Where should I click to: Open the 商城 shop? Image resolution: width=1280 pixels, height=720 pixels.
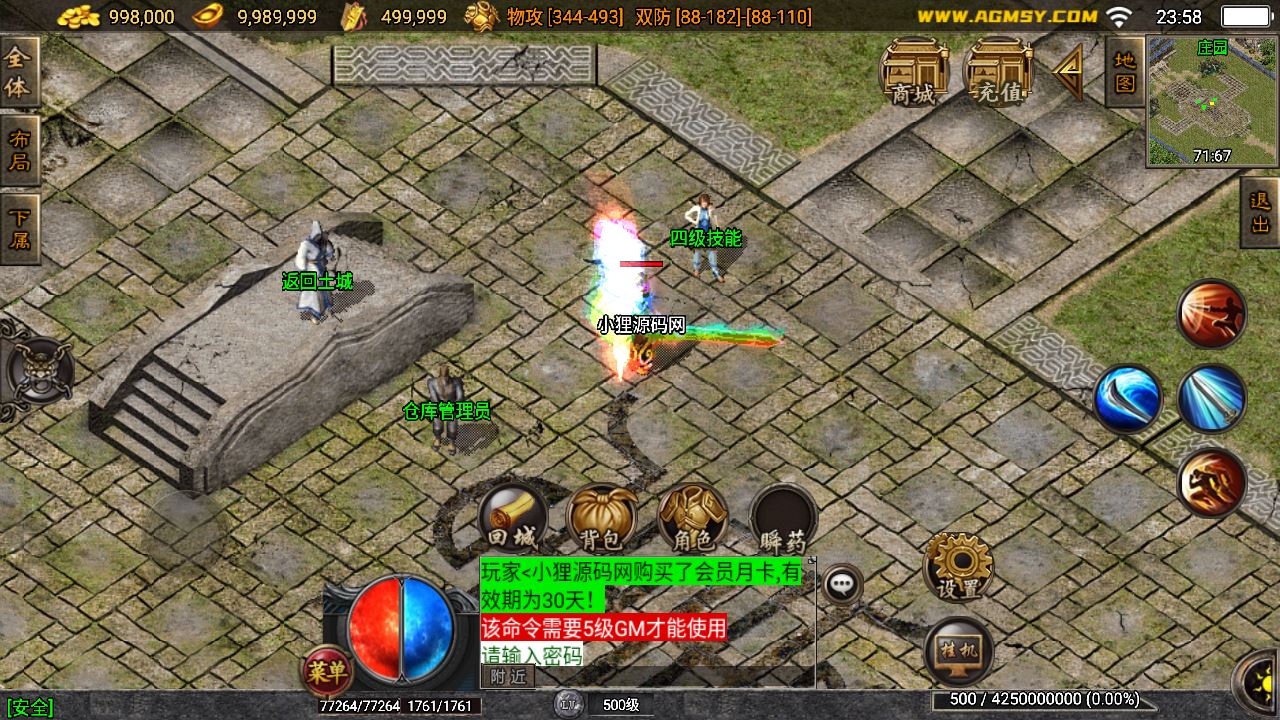click(x=914, y=72)
